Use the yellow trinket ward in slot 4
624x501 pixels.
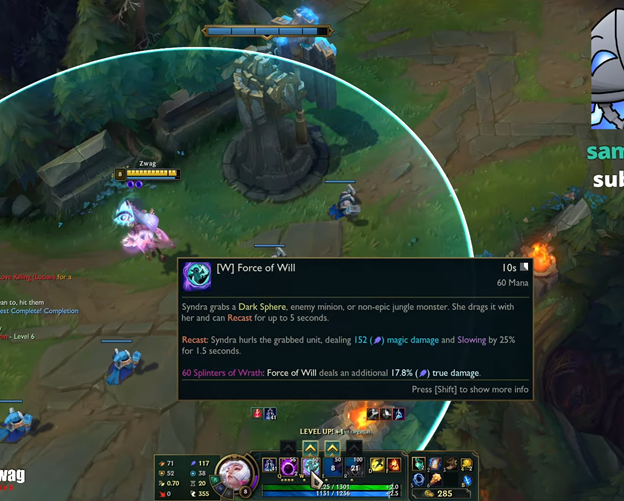coord(467,465)
